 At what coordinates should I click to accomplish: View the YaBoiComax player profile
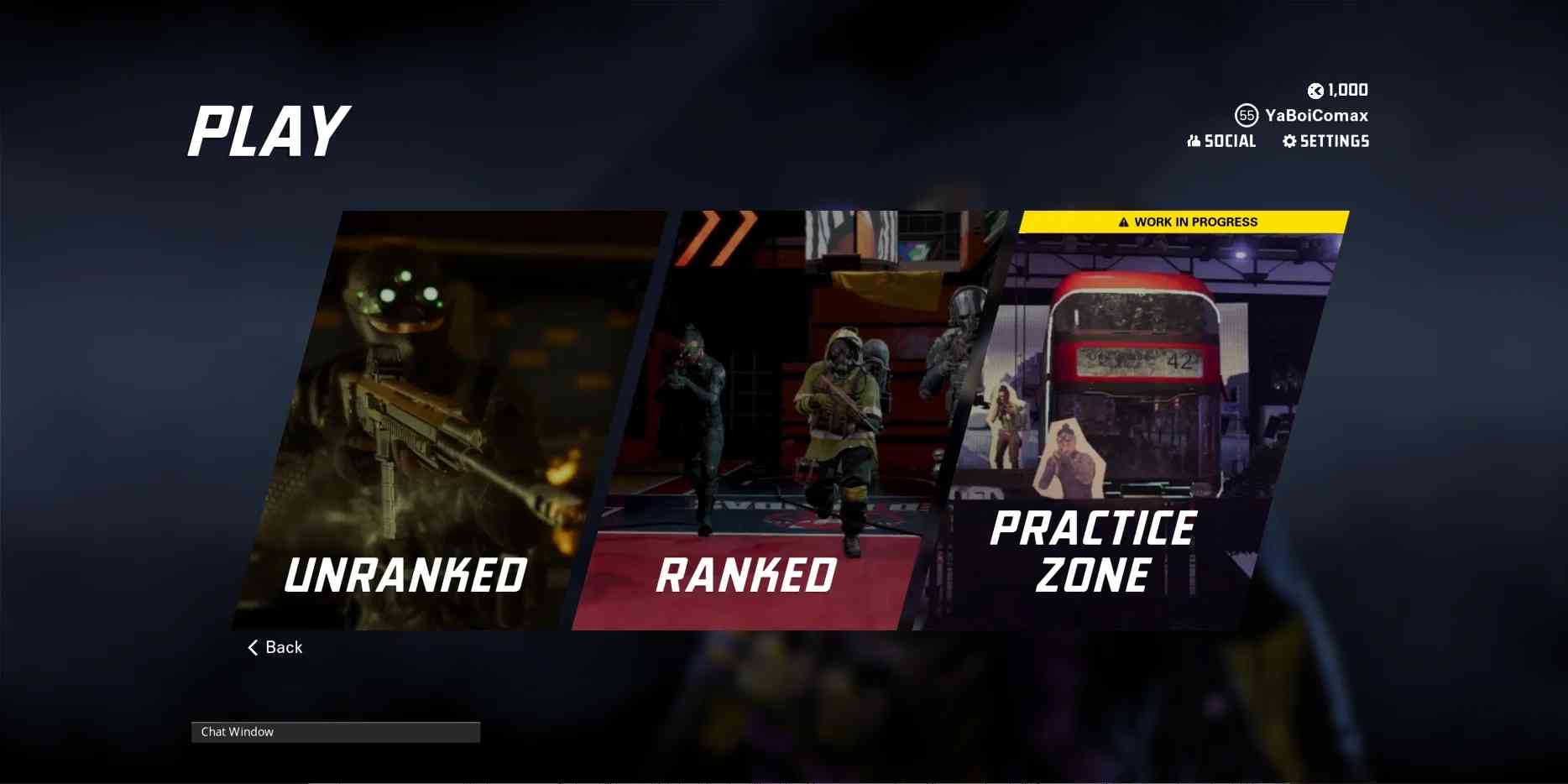(1315, 115)
